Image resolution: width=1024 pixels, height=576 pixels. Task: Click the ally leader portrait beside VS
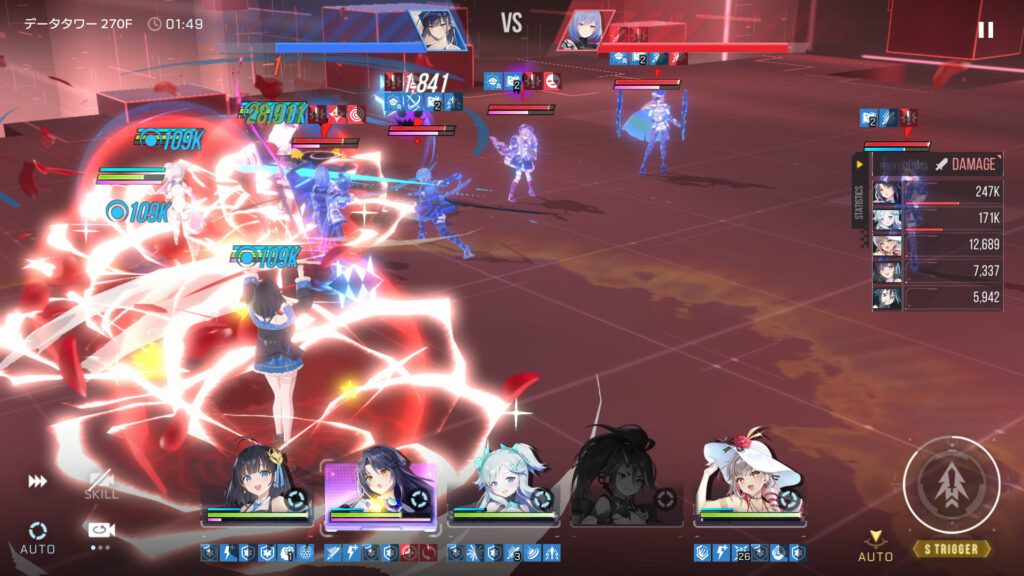436,30
